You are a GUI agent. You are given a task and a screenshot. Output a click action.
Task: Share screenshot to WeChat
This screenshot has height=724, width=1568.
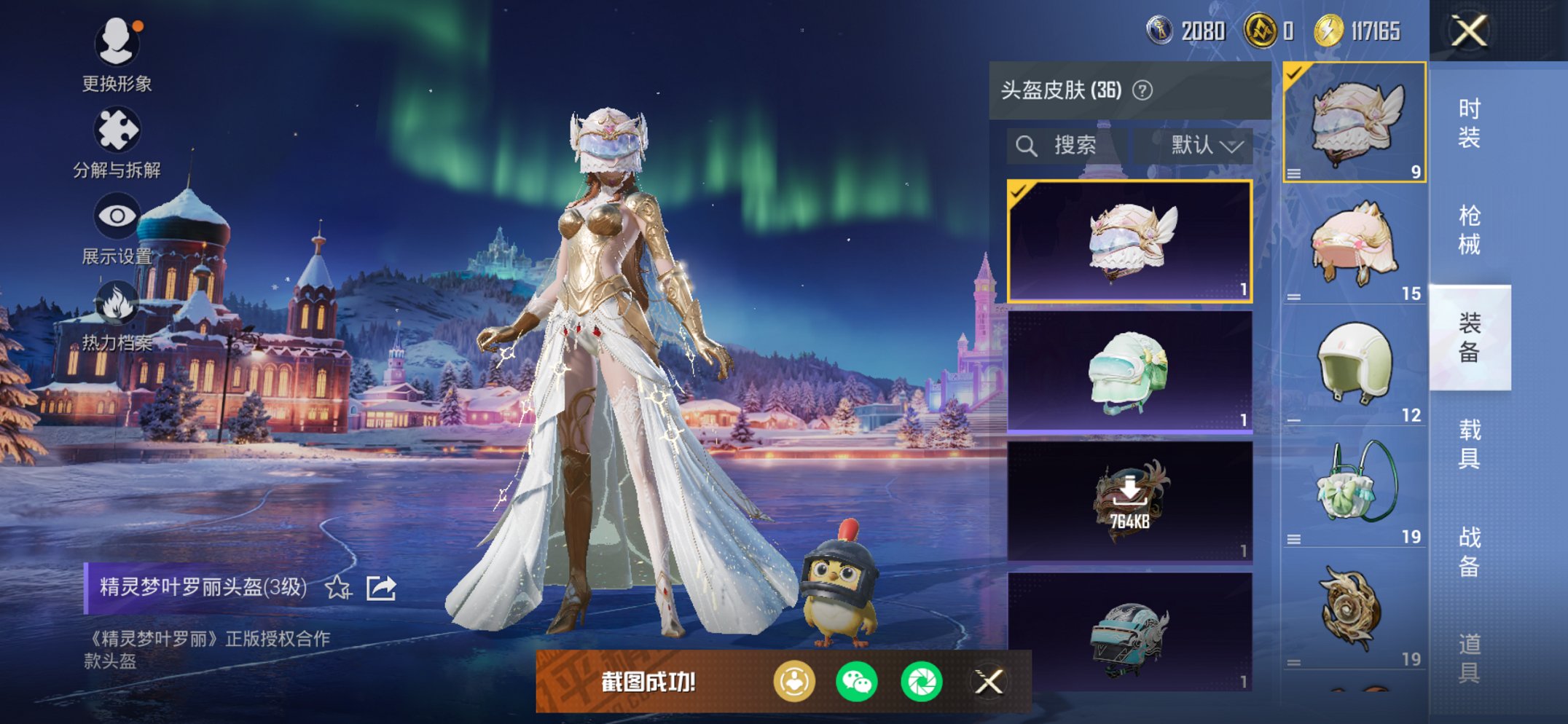pos(857,682)
